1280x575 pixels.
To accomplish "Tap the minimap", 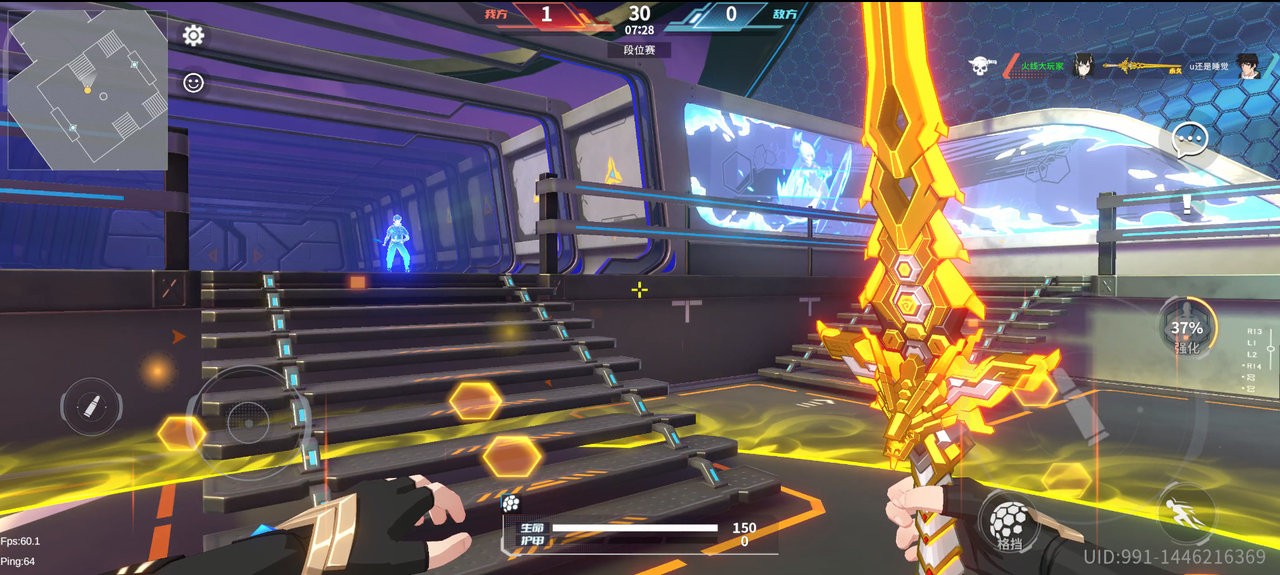I will coord(88,90).
